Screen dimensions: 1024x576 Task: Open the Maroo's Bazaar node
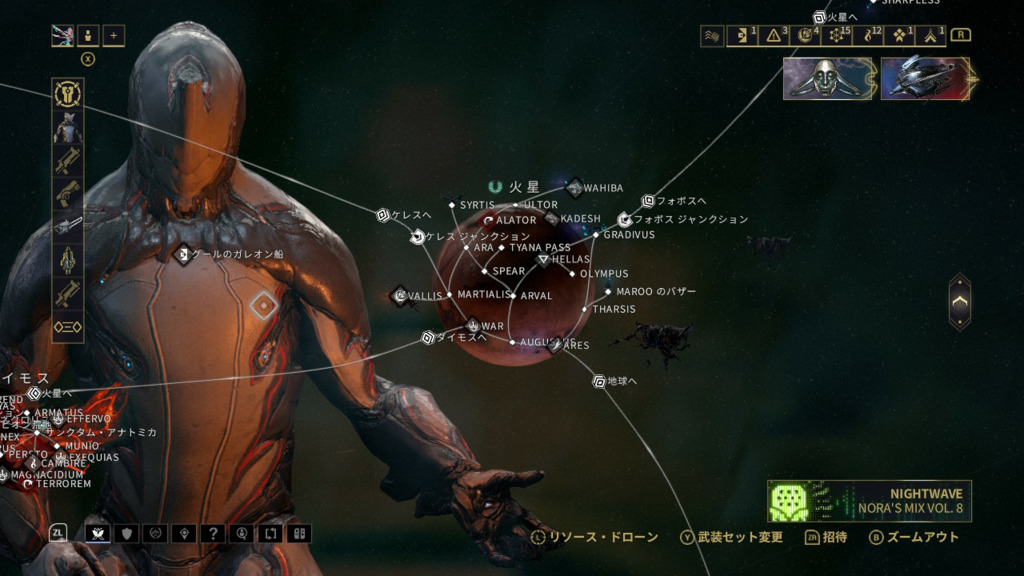click(x=608, y=292)
